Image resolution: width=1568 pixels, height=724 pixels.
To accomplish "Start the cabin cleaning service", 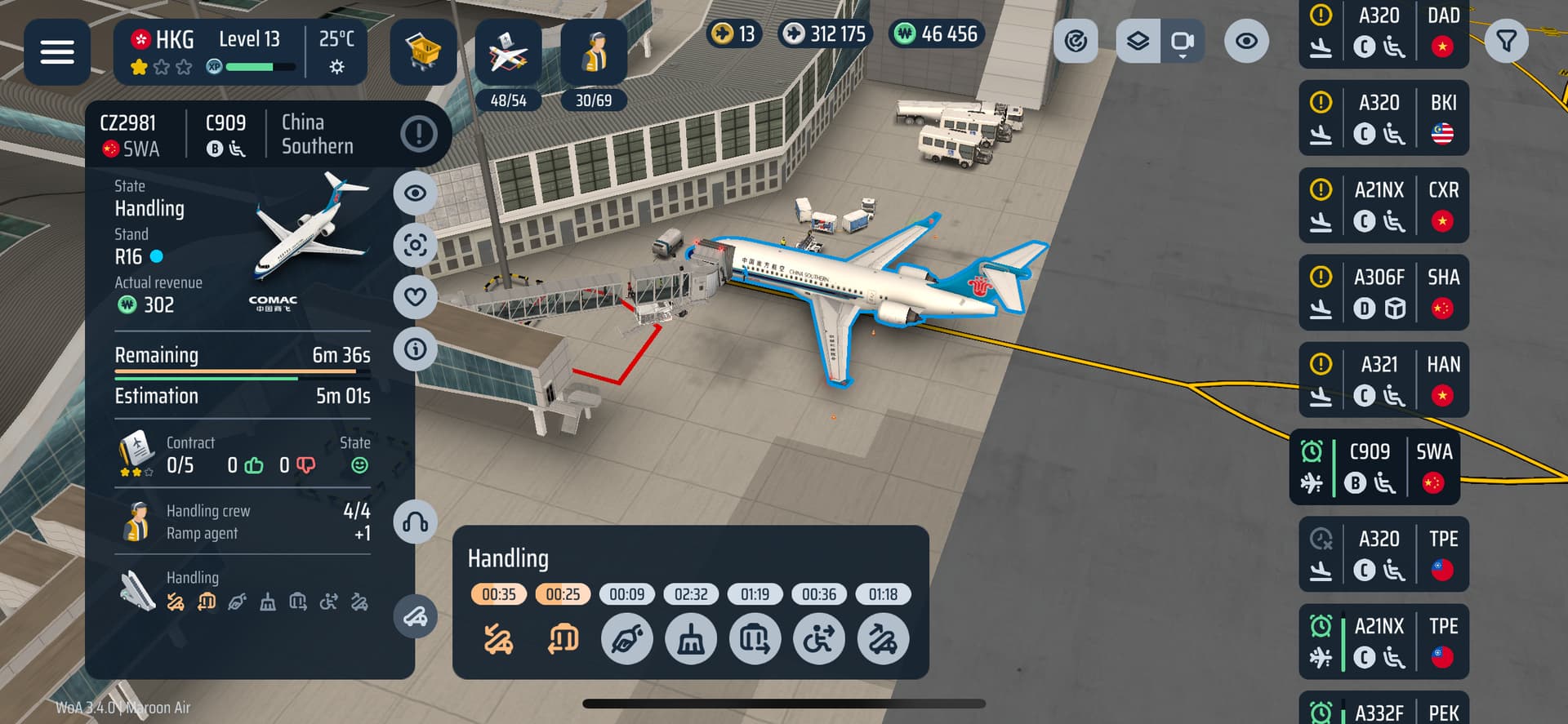I will click(691, 639).
